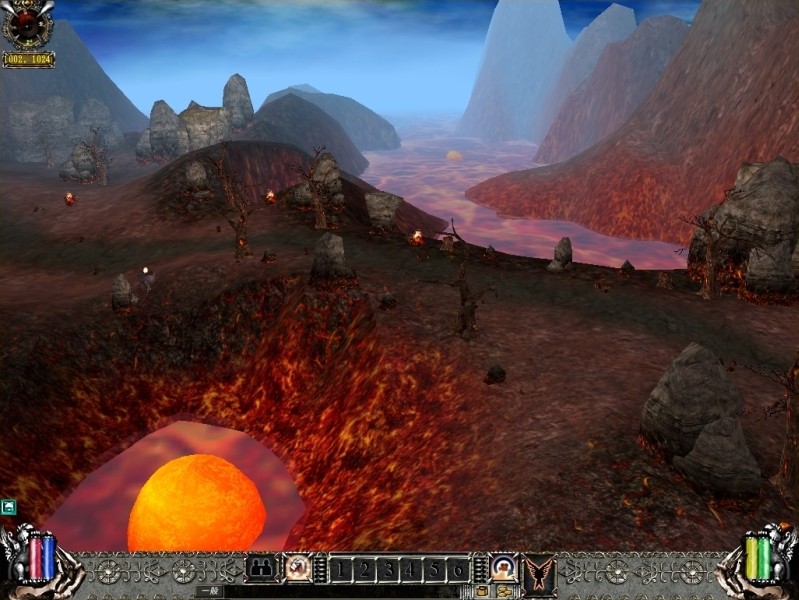Click the compass minimap at top-left corner
This screenshot has height=600, width=799.
27,26
